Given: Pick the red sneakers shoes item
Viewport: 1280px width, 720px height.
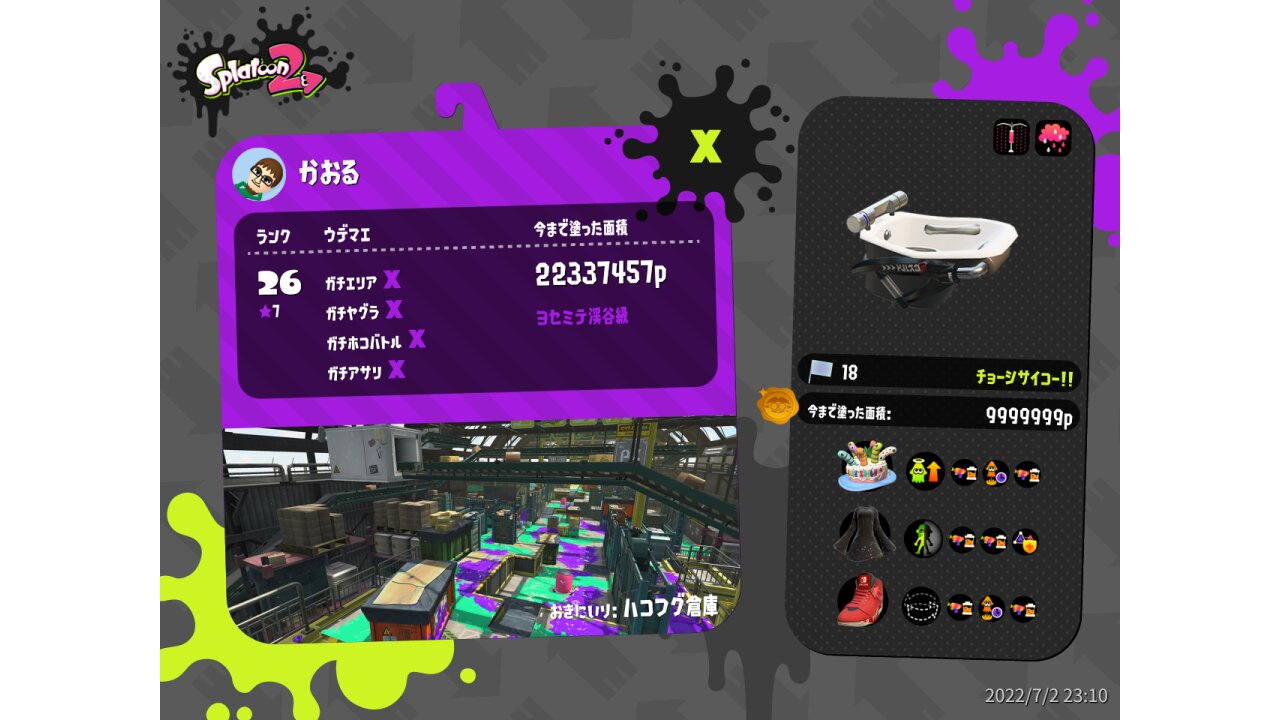Looking at the screenshot, I should tap(862, 602).
